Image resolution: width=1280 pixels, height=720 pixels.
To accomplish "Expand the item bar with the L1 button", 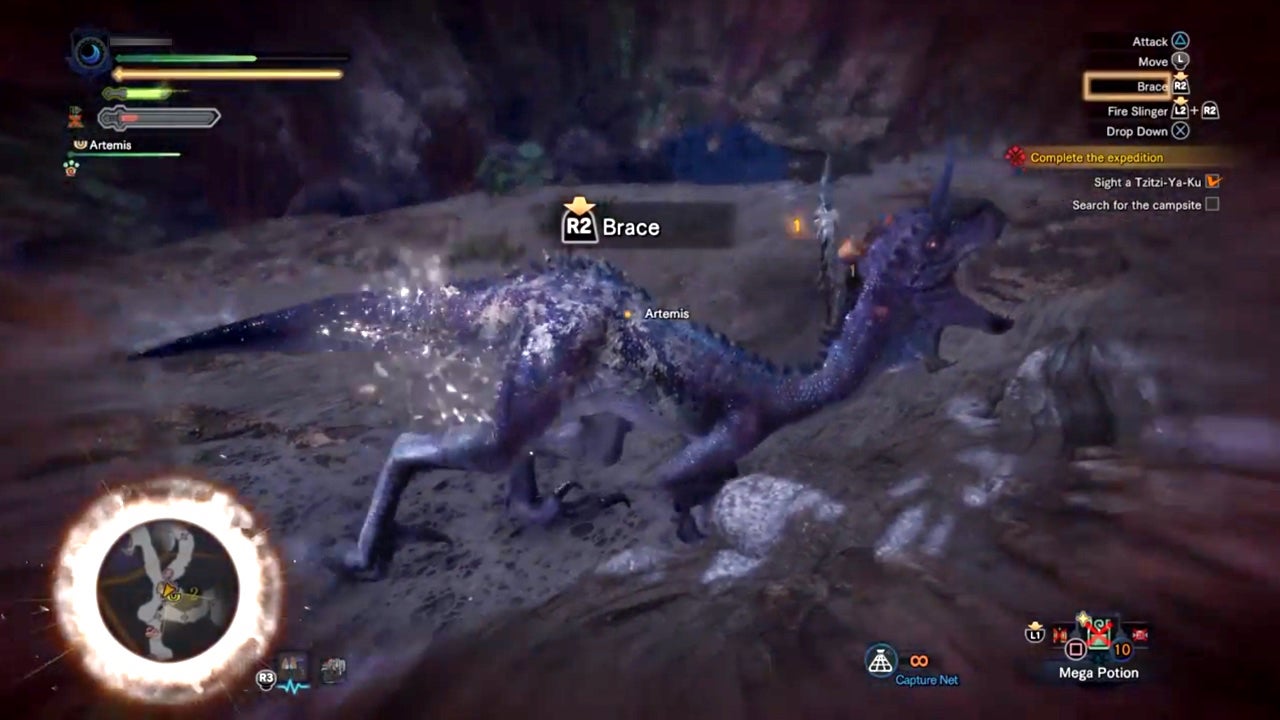I will pyautogui.click(x=1034, y=635).
